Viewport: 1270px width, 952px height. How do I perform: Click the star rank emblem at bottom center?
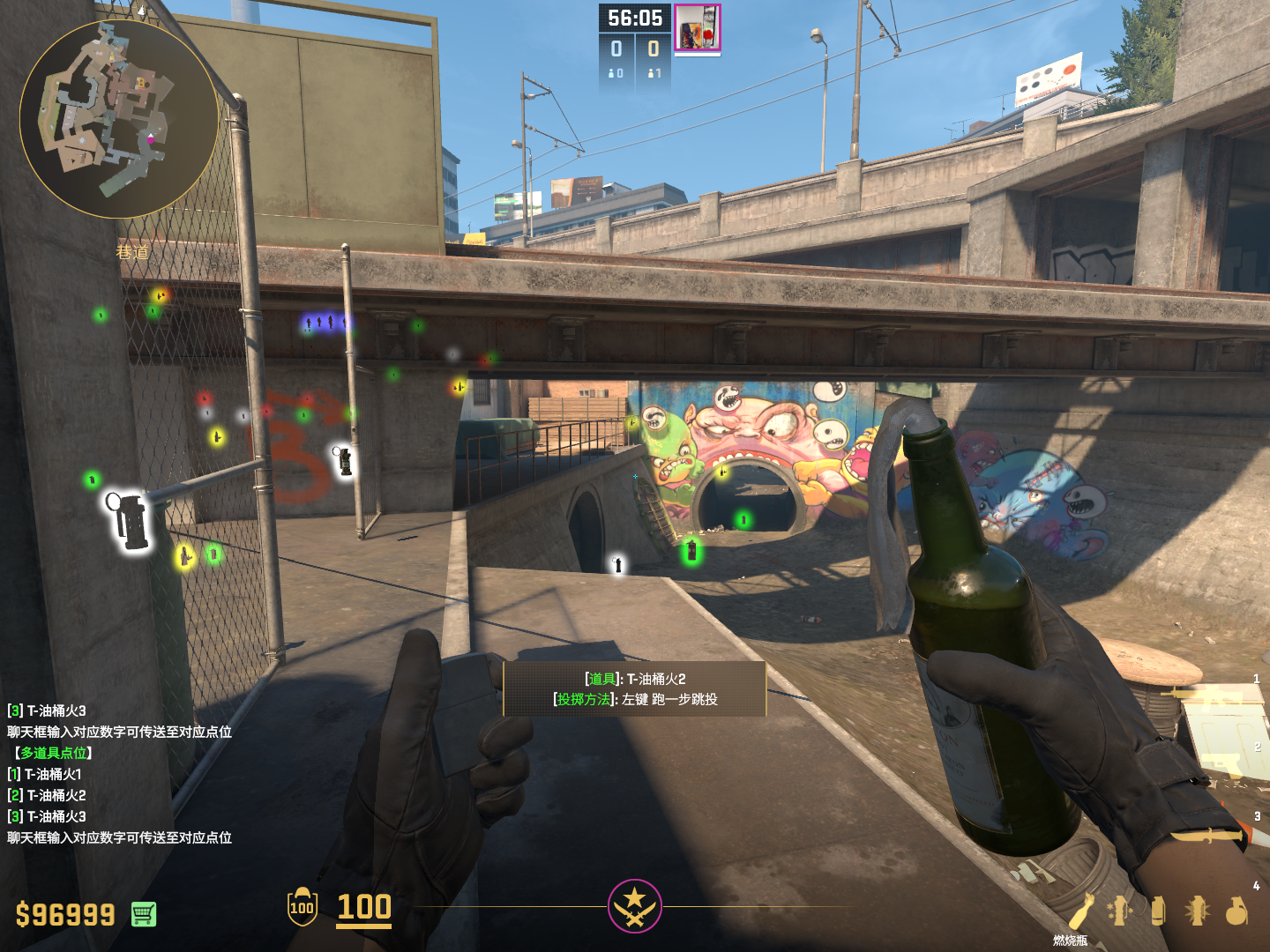(634, 905)
